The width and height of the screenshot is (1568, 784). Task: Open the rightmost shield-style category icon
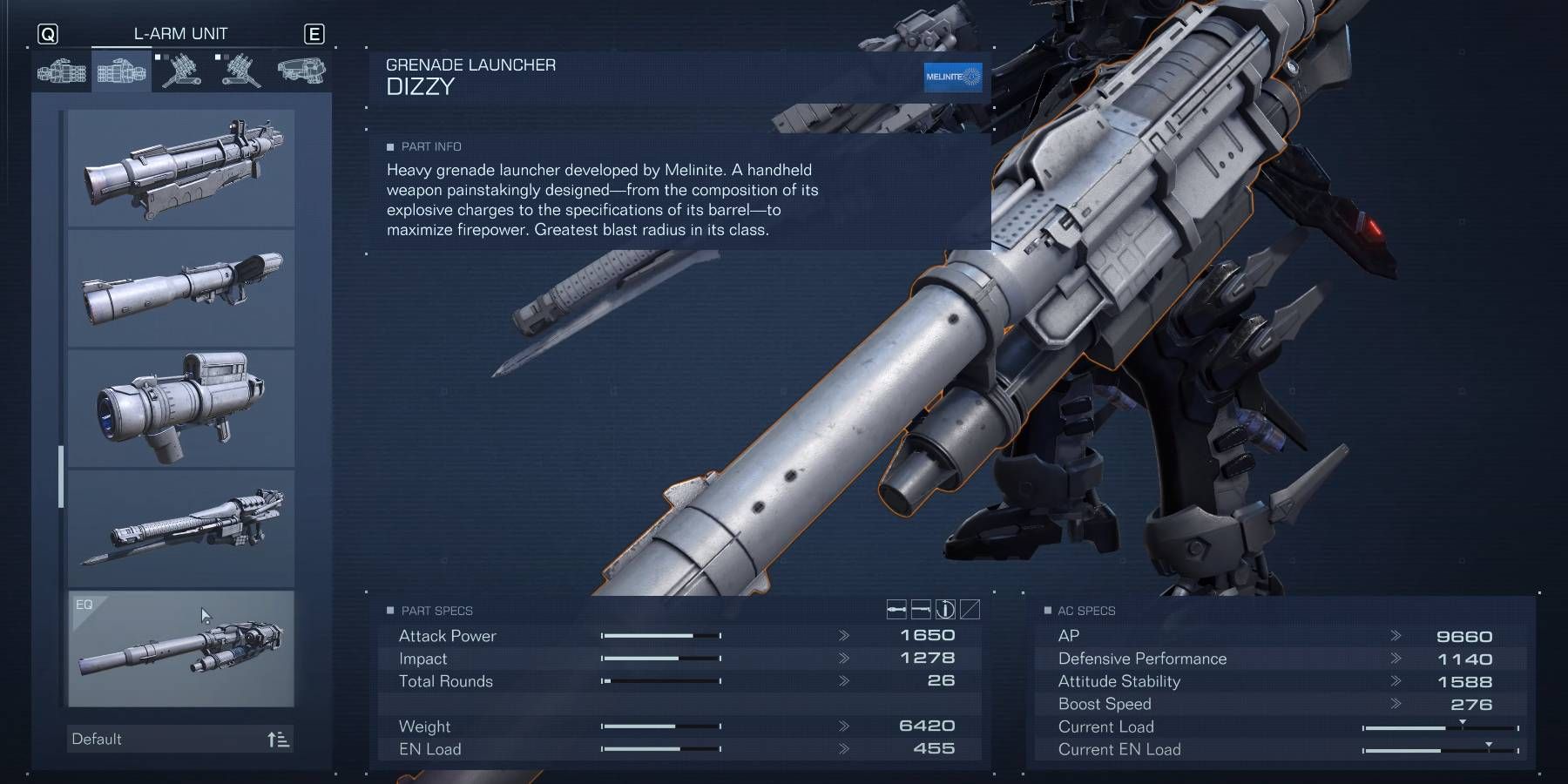pyautogui.click(x=303, y=71)
